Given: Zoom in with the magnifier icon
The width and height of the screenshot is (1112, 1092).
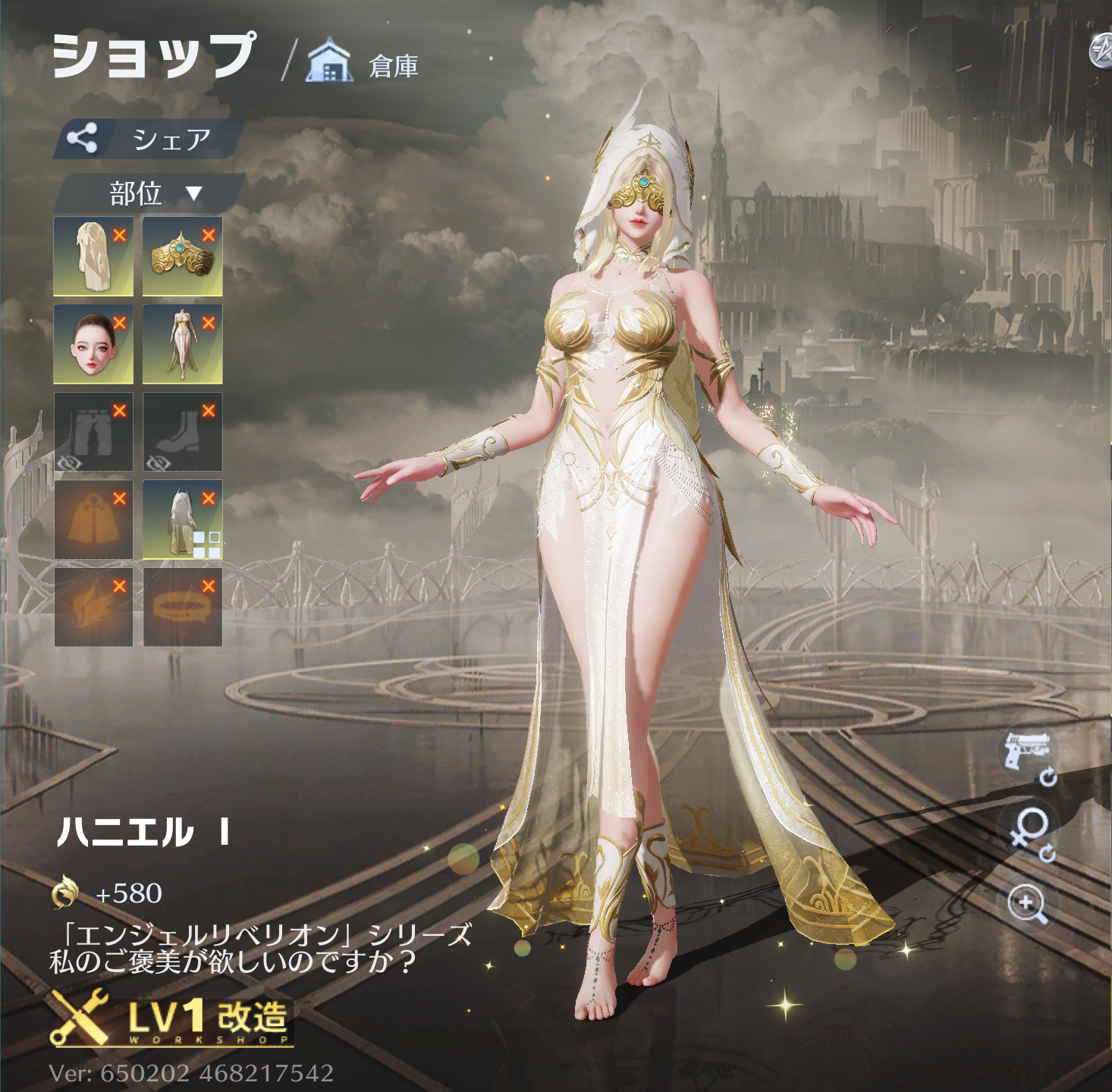Looking at the screenshot, I should (1028, 905).
